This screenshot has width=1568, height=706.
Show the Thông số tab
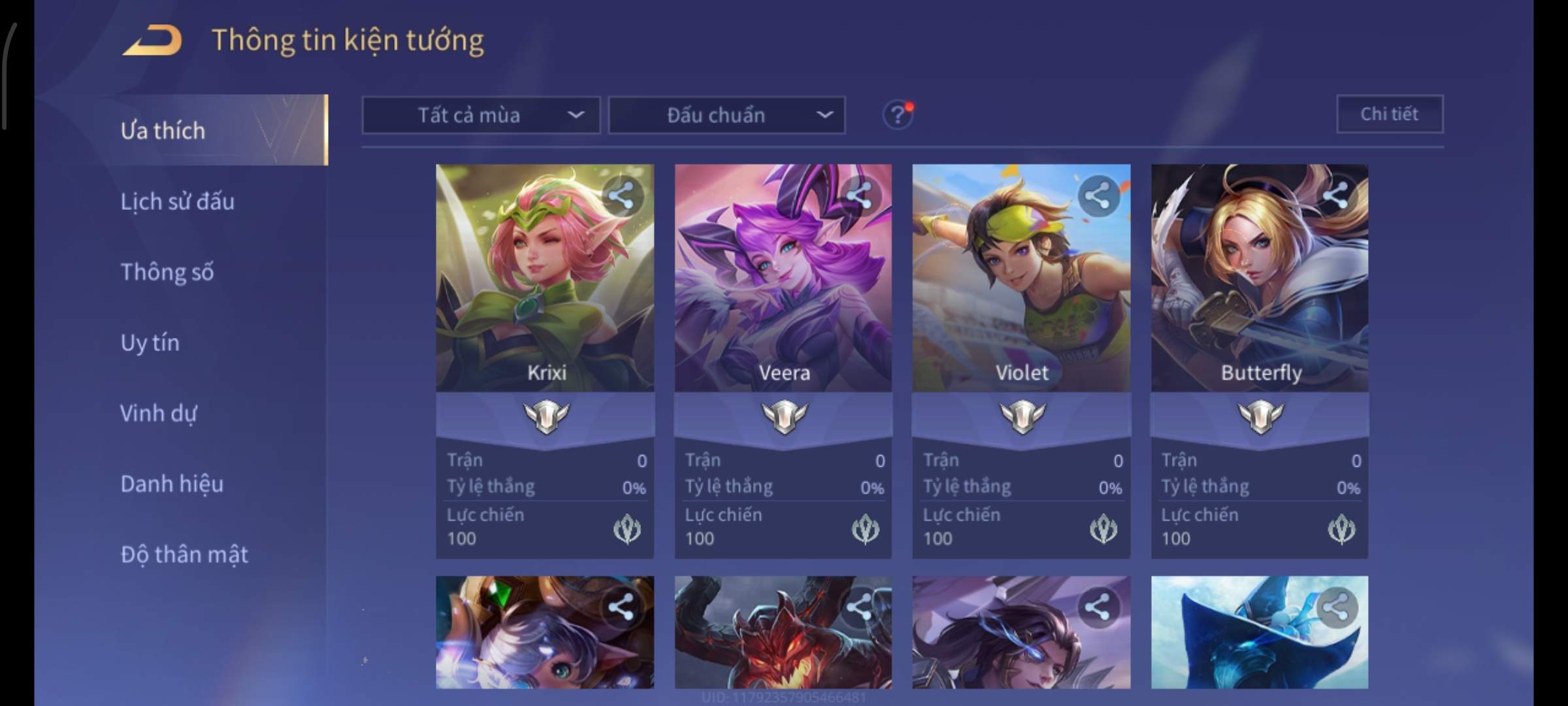pyautogui.click(x=167, y=272)
